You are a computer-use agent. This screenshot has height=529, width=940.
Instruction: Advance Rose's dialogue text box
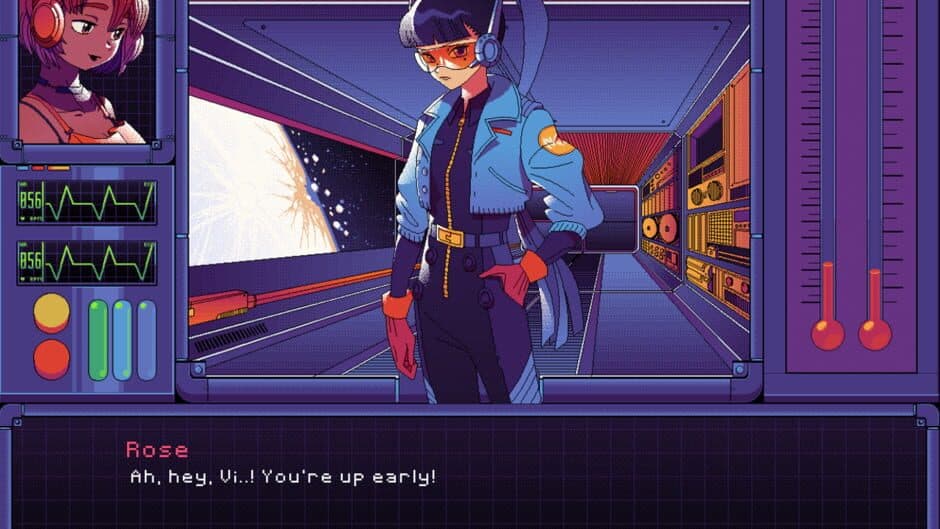pos(470,465)
